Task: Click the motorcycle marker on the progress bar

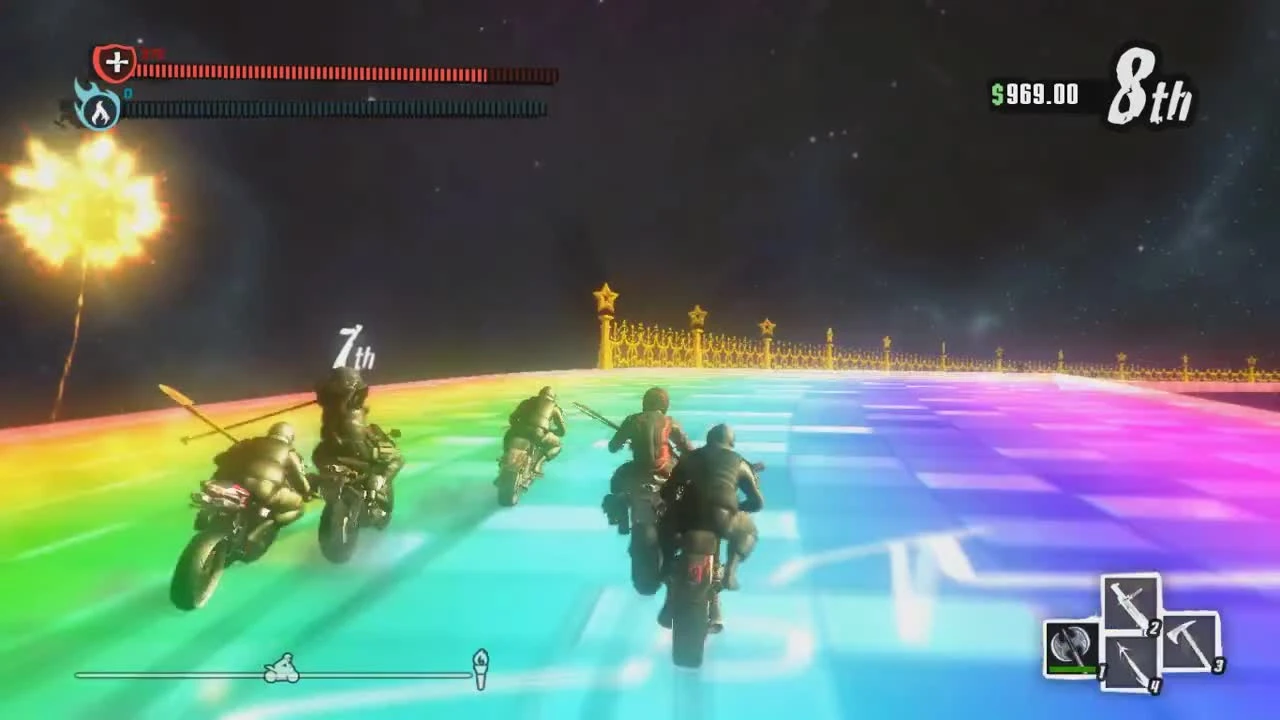Action: 281,668
